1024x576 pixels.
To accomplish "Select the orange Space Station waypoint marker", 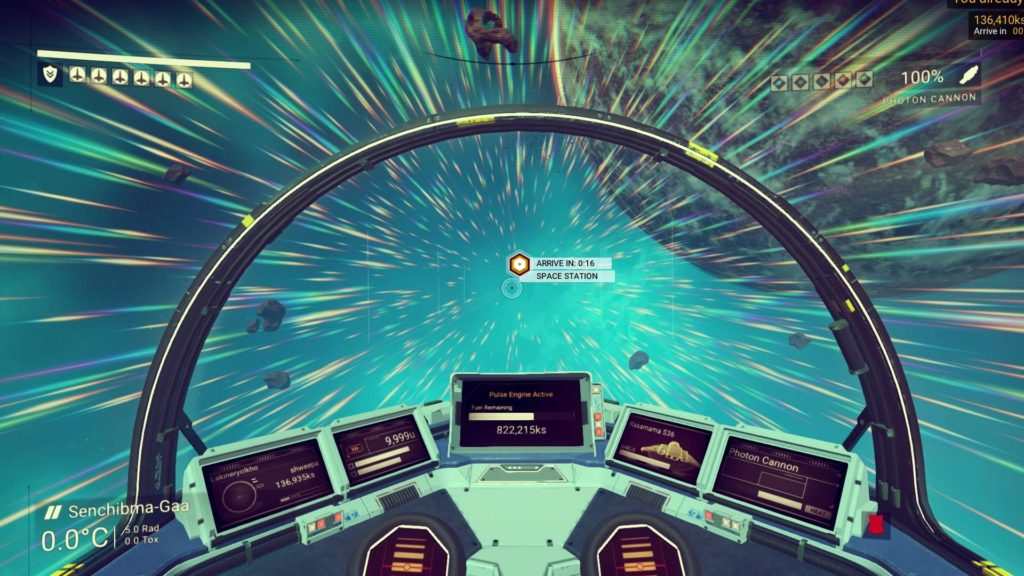I will pyautogui.click(x=519, y=265).
